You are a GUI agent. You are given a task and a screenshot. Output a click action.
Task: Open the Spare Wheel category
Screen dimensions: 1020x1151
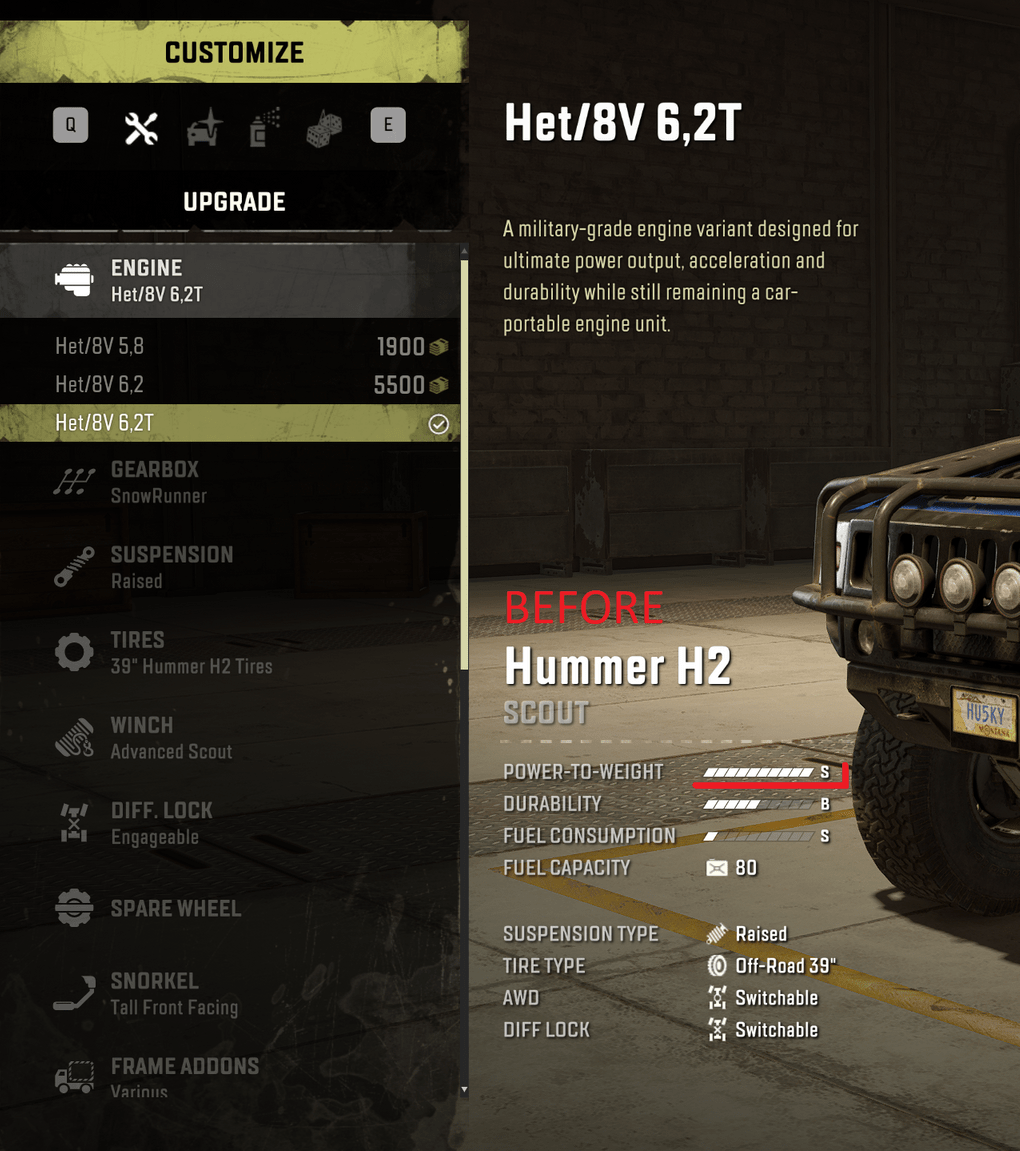pos(230,908)
